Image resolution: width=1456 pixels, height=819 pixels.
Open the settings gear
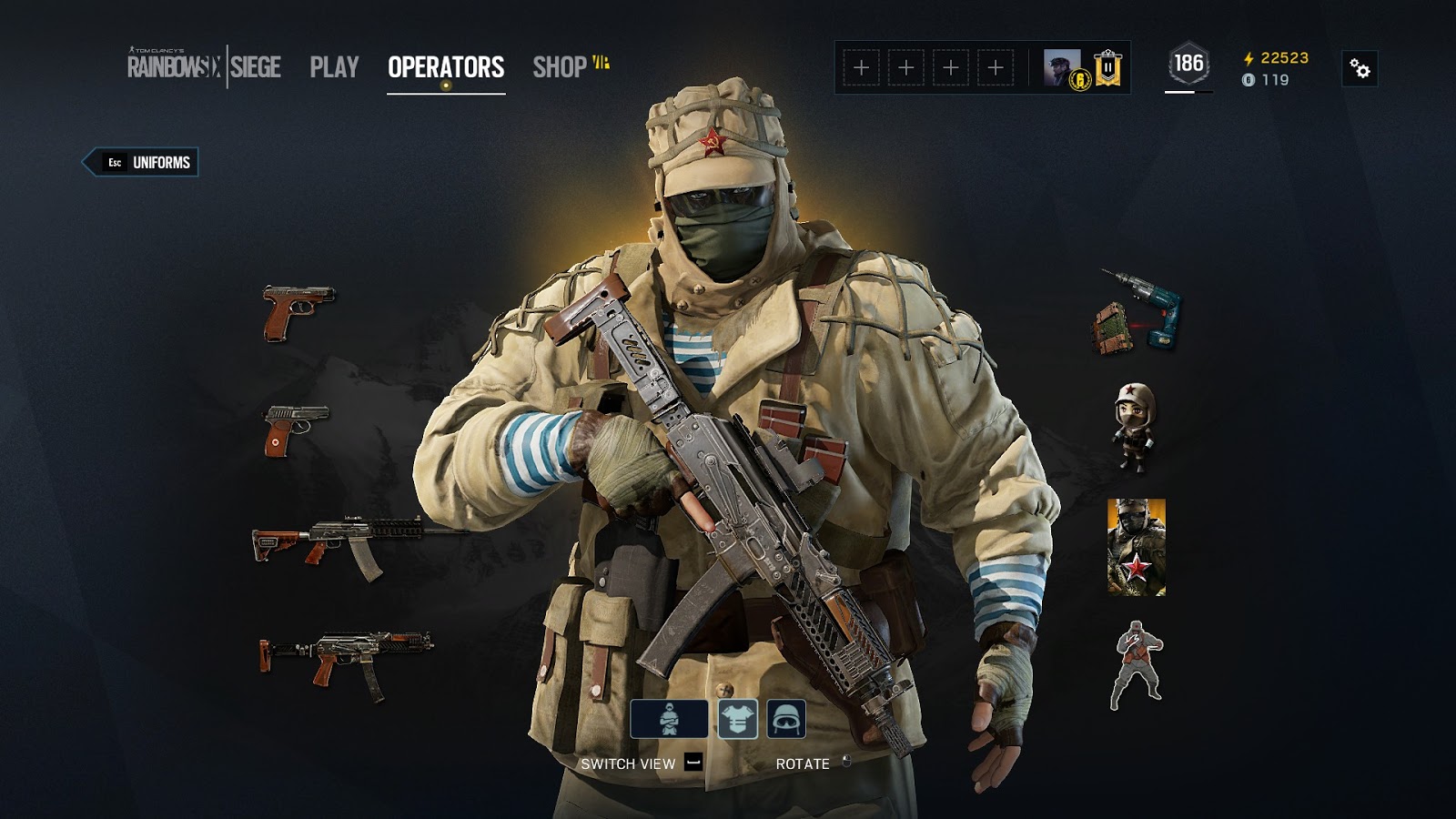tap(1360, 66)
